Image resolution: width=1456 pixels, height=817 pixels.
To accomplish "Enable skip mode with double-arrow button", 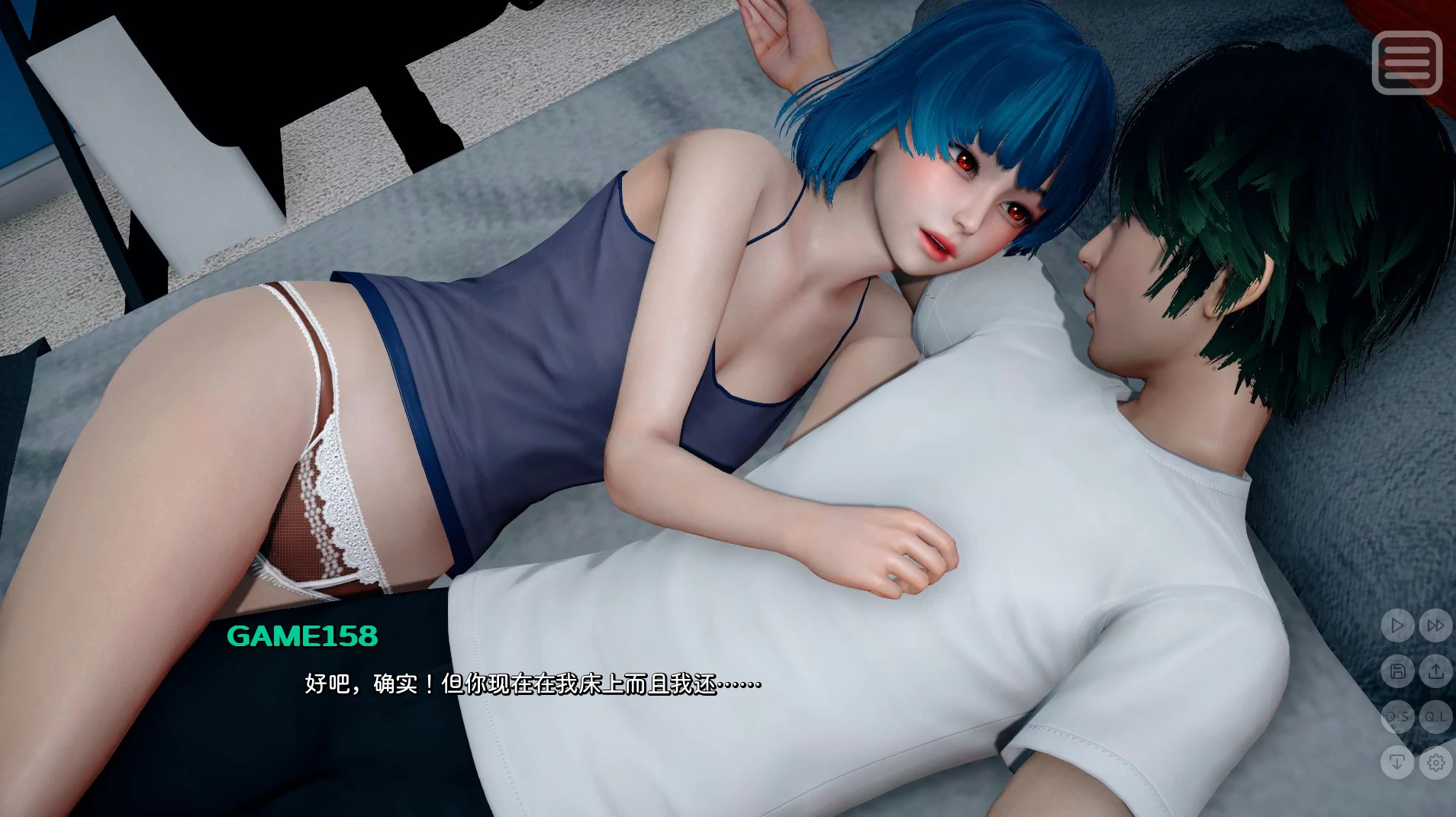I will click(1435, 625).
